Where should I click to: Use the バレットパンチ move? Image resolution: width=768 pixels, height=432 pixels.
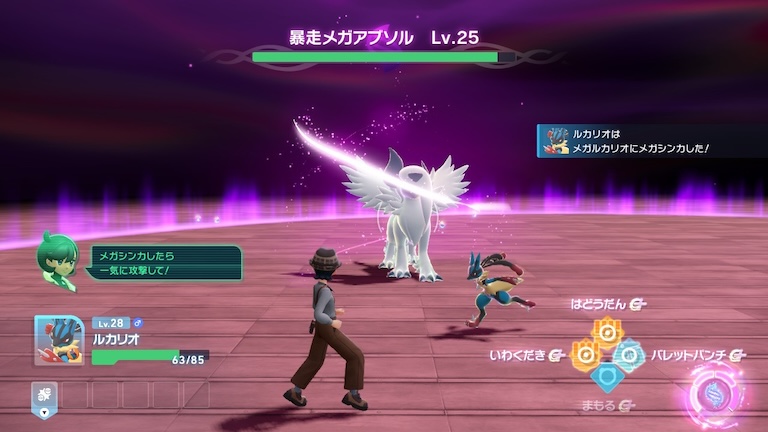(629, 354)
